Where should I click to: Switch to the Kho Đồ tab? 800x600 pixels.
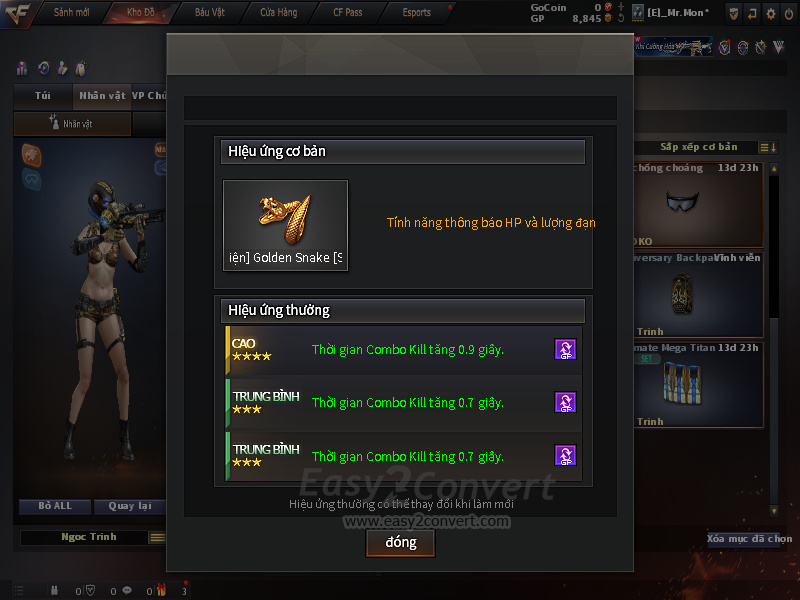(140, 12)
